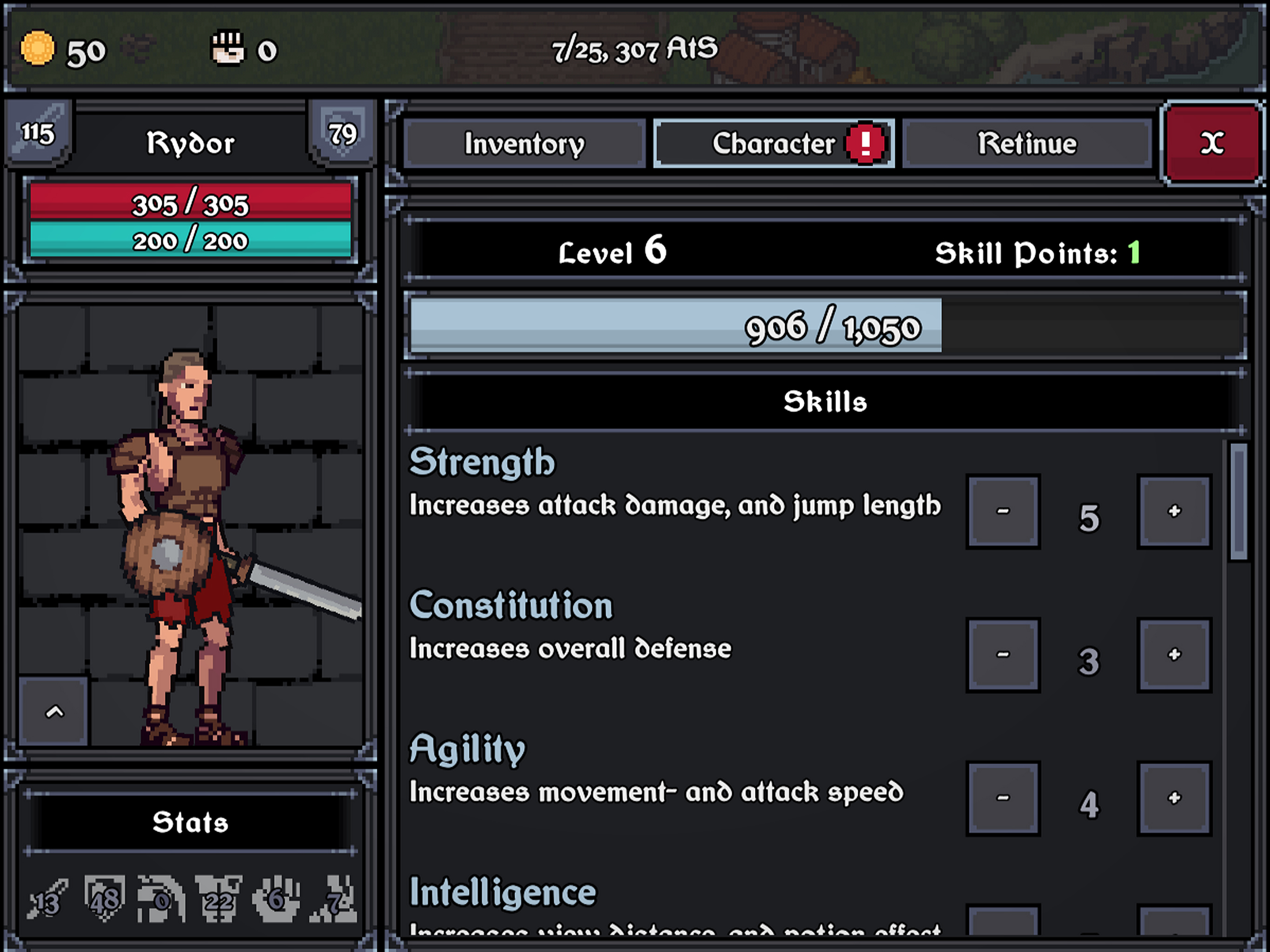Remove a point from Constitution
This screenshot has height=952, width=1270.
(1002, 654)
